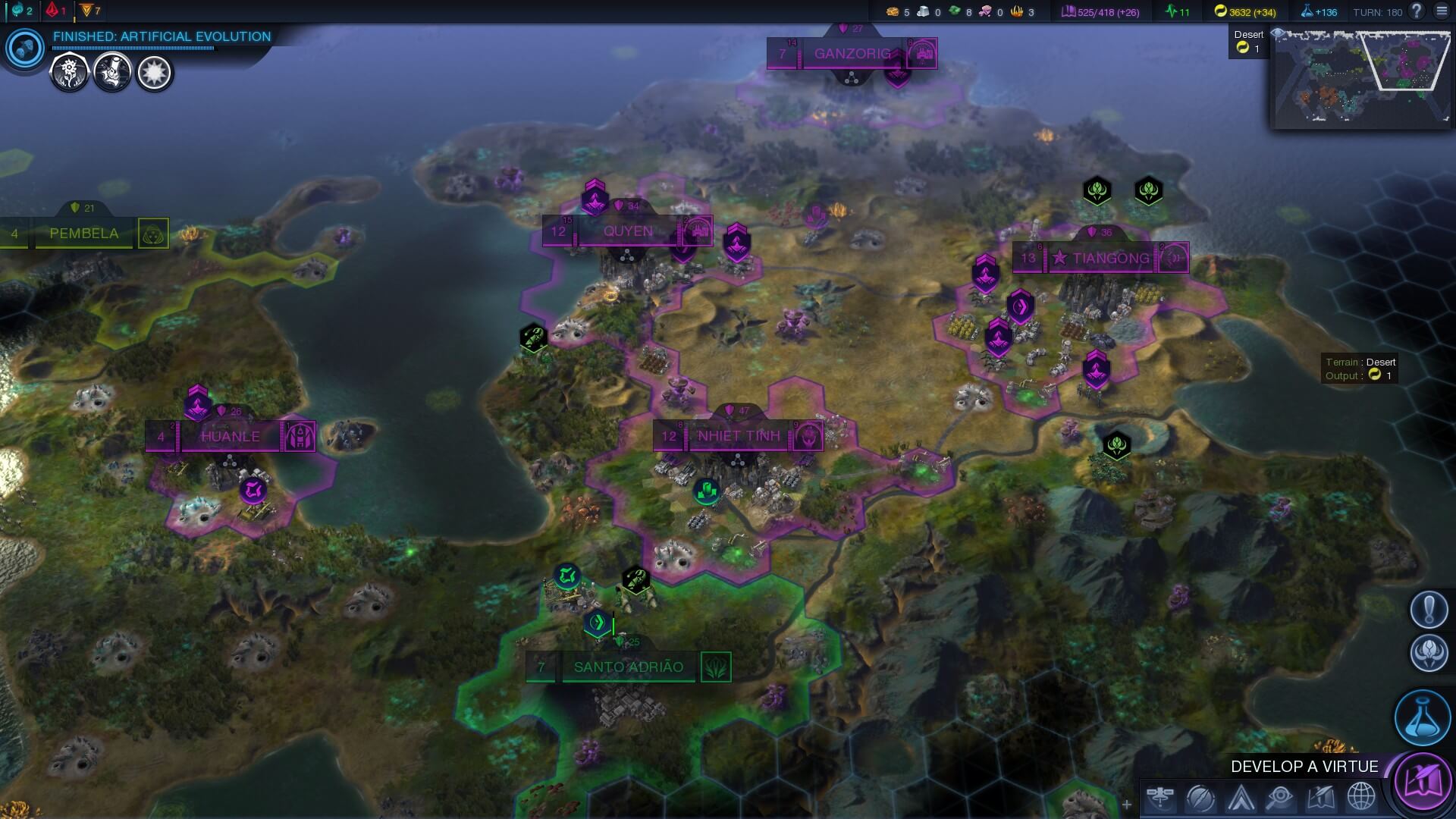Image resolution: width=1456 pixels, height=819 pixels.
Task: Click the green faction icon on Santo Adrião's banner
Action: (x=716, y=668)
